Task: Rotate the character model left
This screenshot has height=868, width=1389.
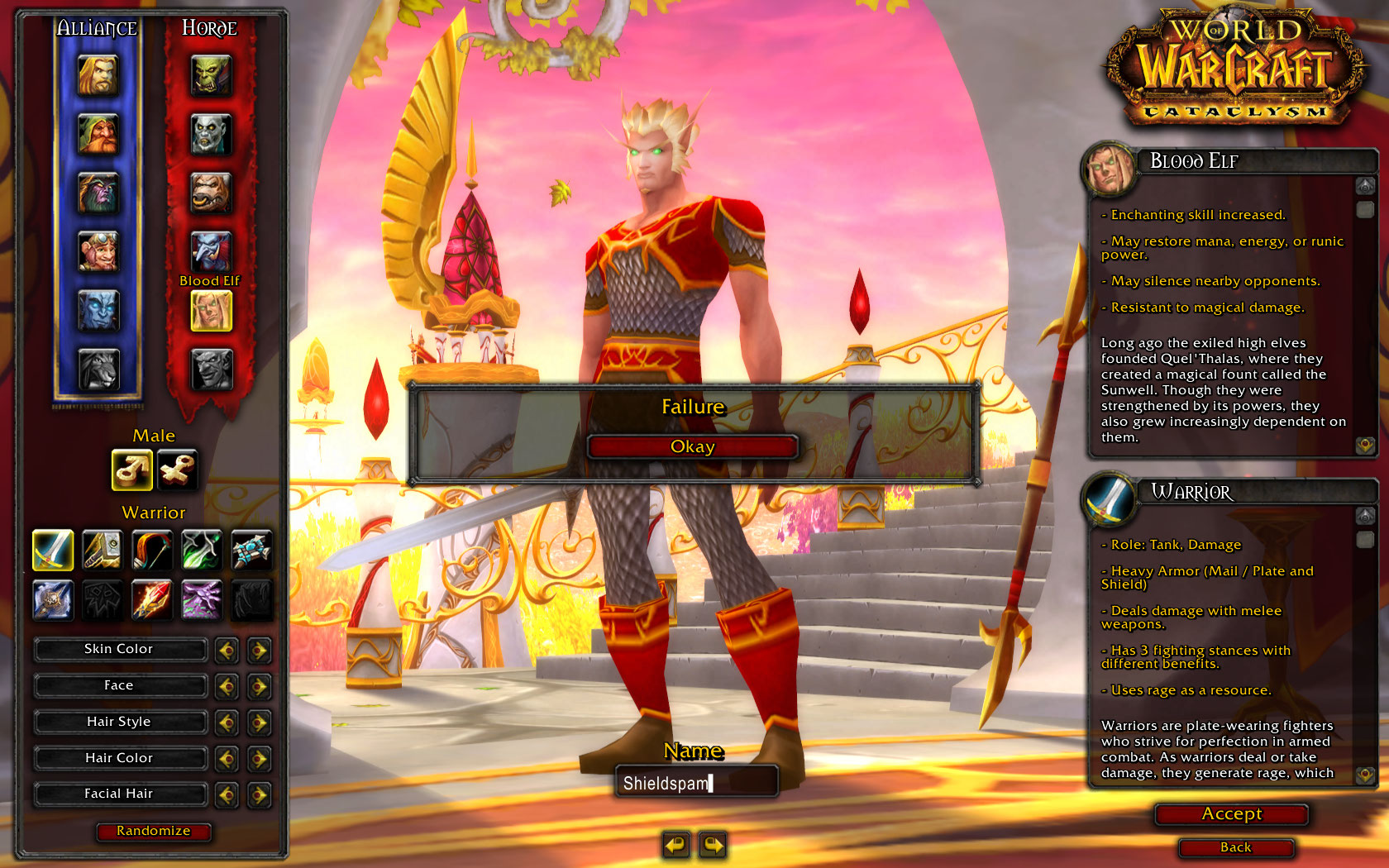Action: point(675,845)
